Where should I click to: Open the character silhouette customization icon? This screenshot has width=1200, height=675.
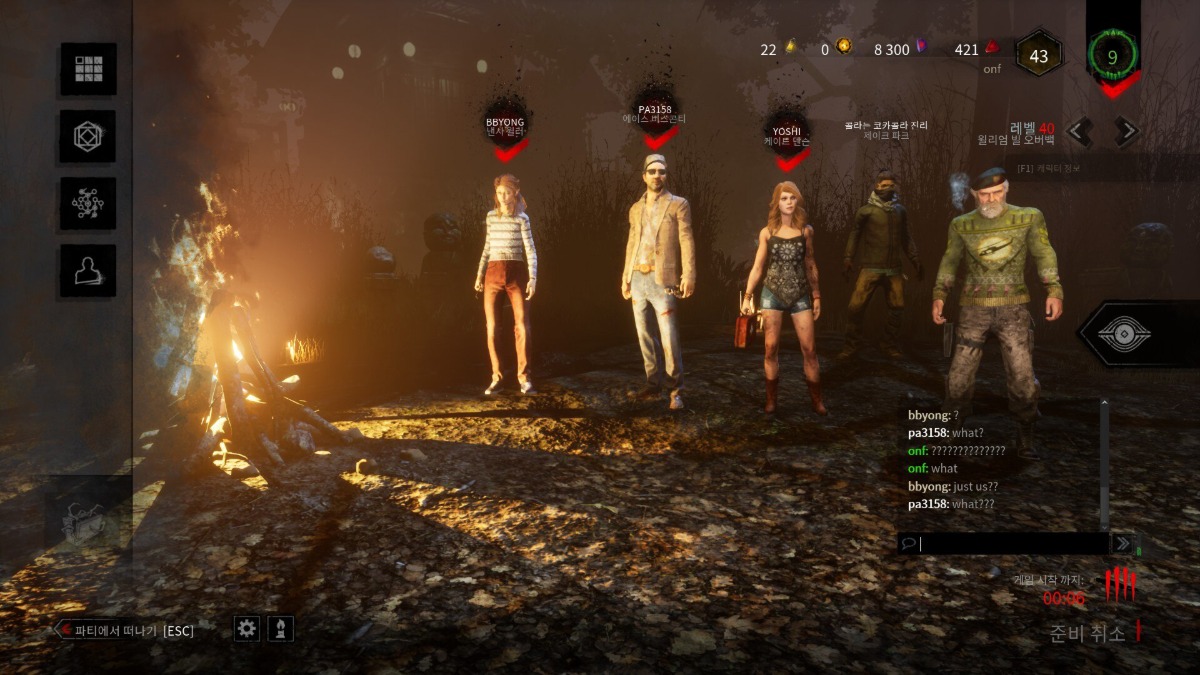88,270
